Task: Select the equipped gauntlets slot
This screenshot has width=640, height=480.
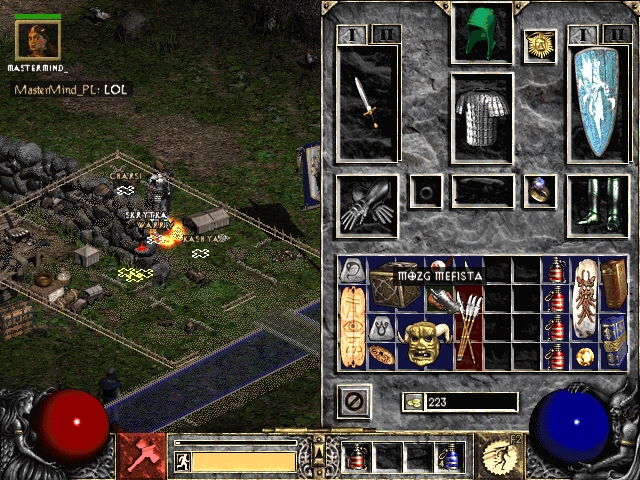Action: (x=367, y=206)
